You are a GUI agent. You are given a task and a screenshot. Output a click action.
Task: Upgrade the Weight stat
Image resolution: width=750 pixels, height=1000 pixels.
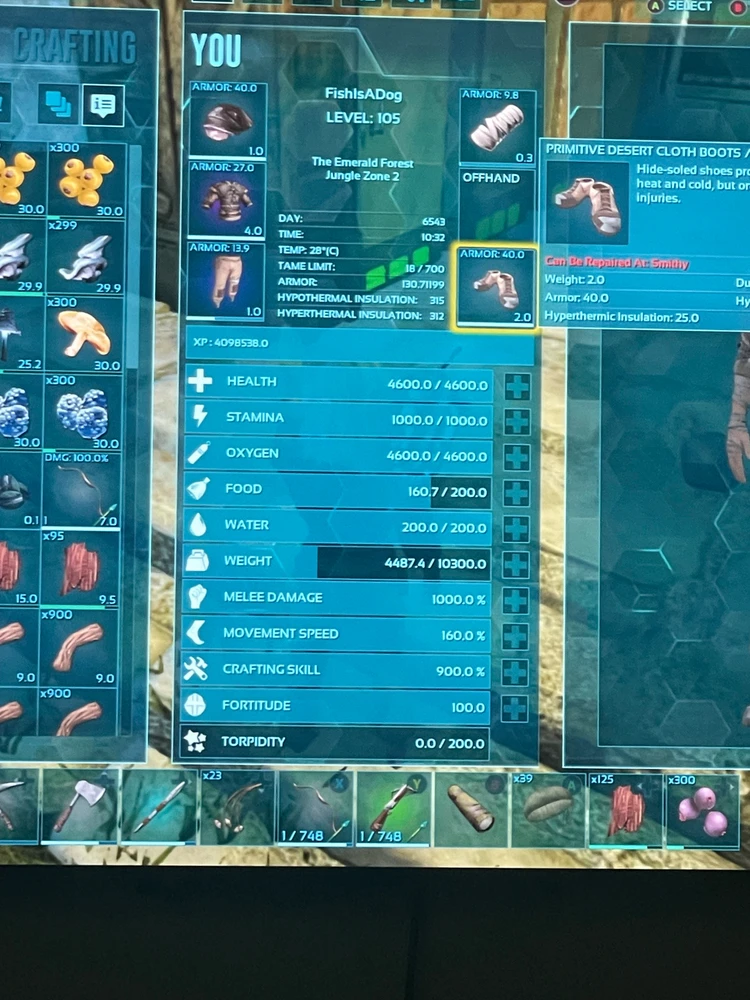tap(517, 564)
